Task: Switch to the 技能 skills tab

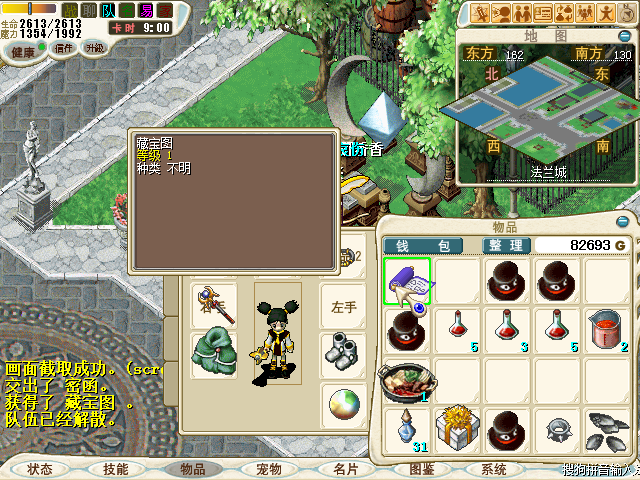Action: [x=116, y=468]
